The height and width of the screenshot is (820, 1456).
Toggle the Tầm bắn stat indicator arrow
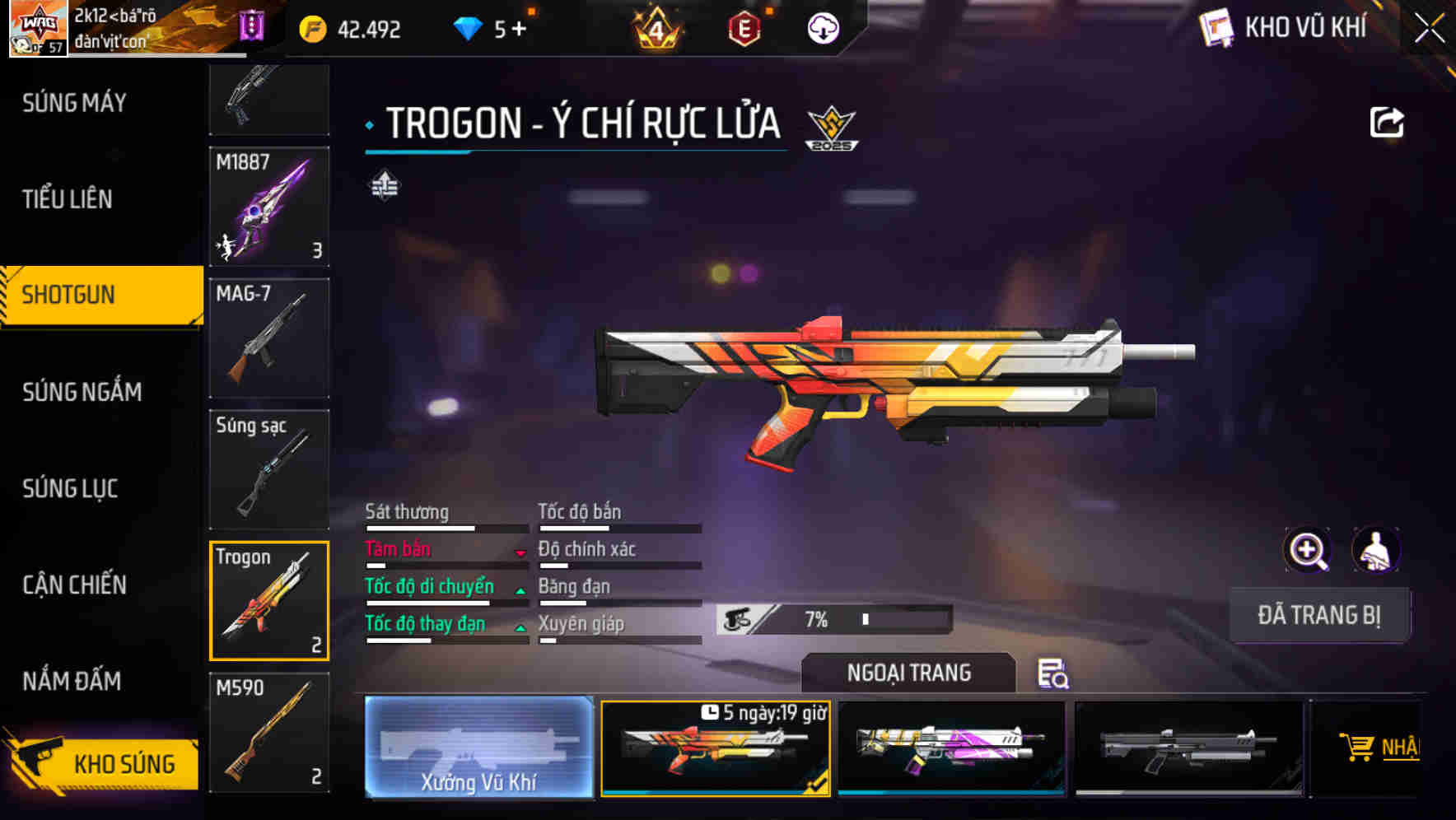(521, 553)
